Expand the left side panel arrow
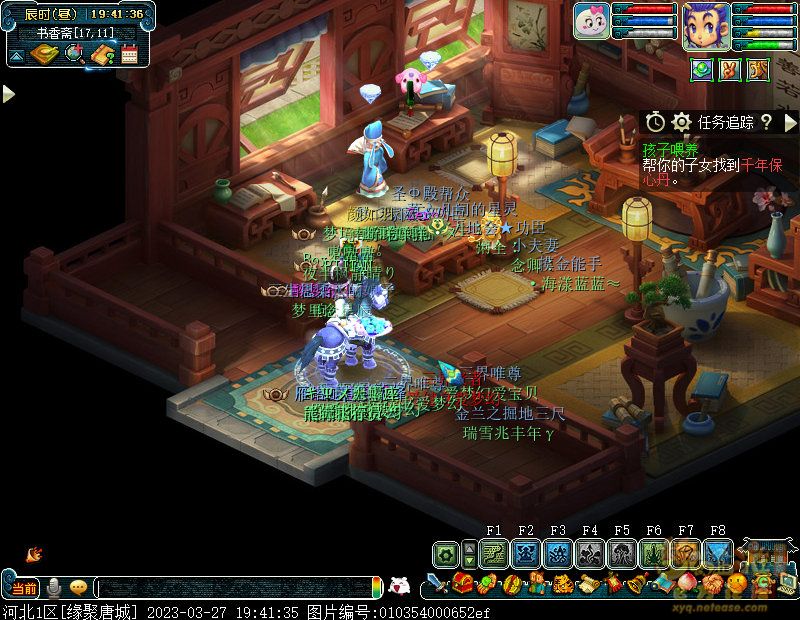800x620 pixels. click(x=9, y=93)
